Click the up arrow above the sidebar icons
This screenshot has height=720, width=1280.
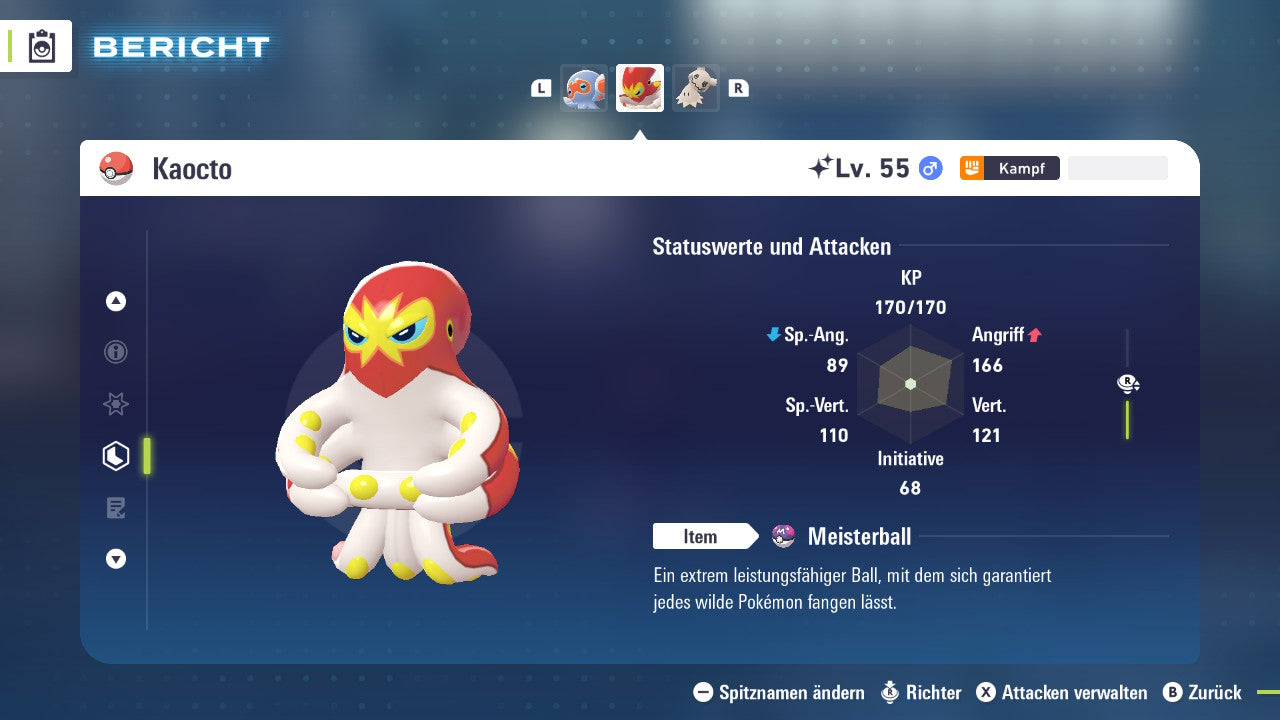tap(115, 301)
